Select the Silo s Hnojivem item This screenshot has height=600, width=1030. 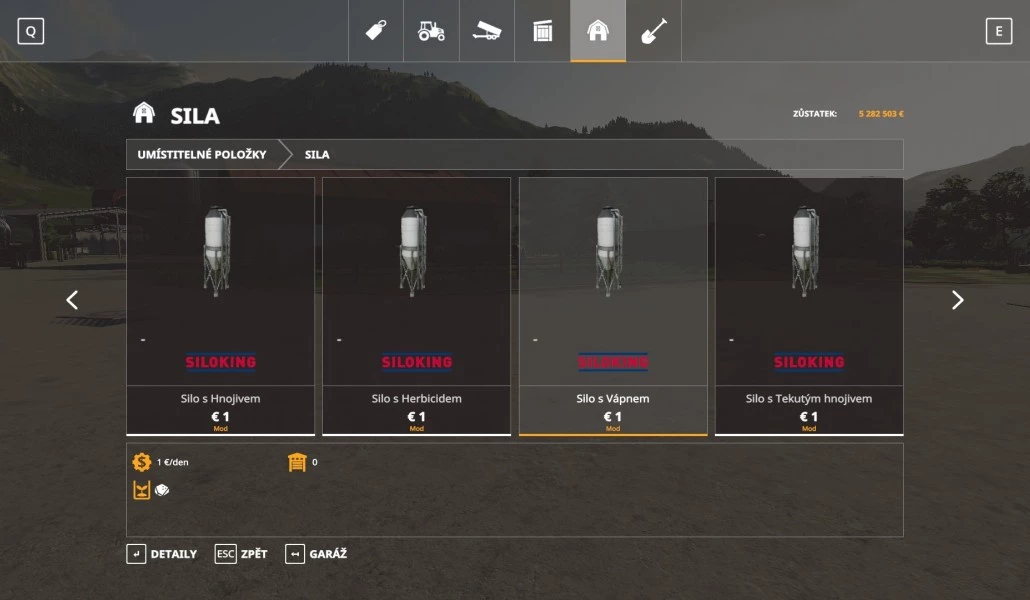click(220, 305)
